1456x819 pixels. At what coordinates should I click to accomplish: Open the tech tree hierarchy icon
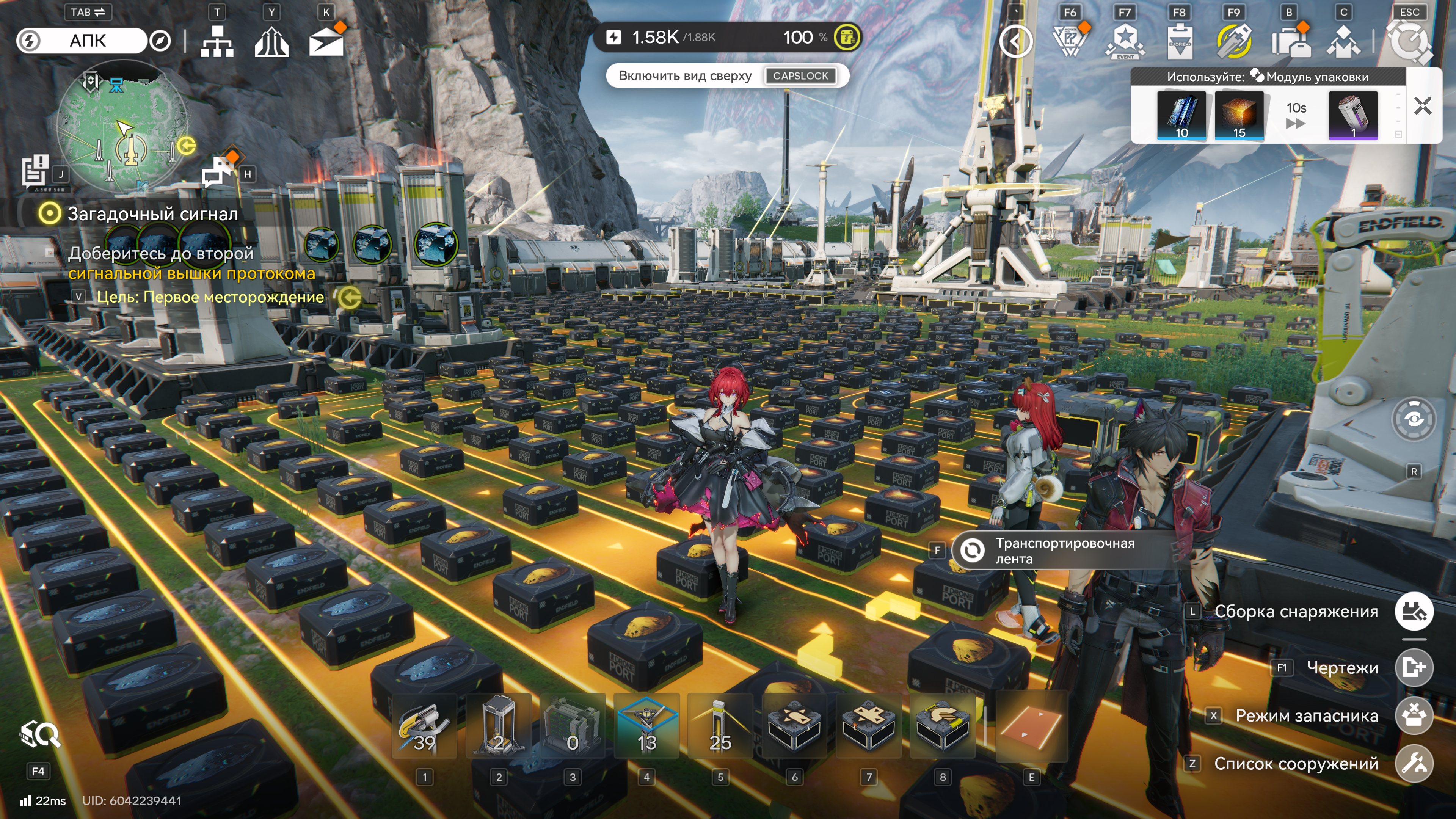(x=217, y=41)
